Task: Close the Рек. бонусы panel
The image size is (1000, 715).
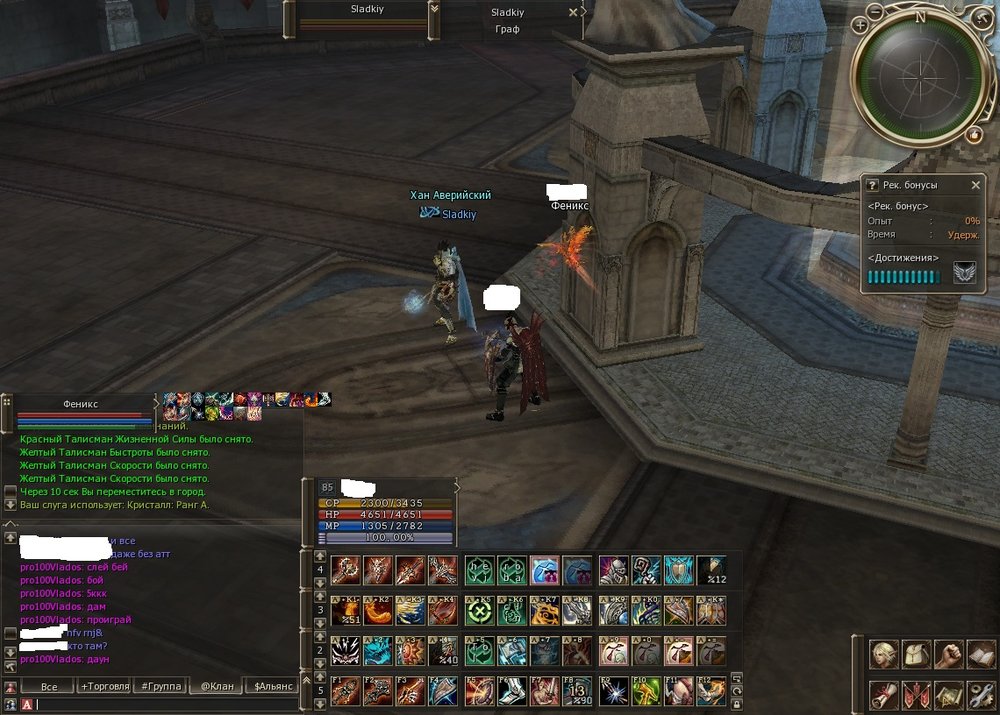Action: [x=976, y=185]
